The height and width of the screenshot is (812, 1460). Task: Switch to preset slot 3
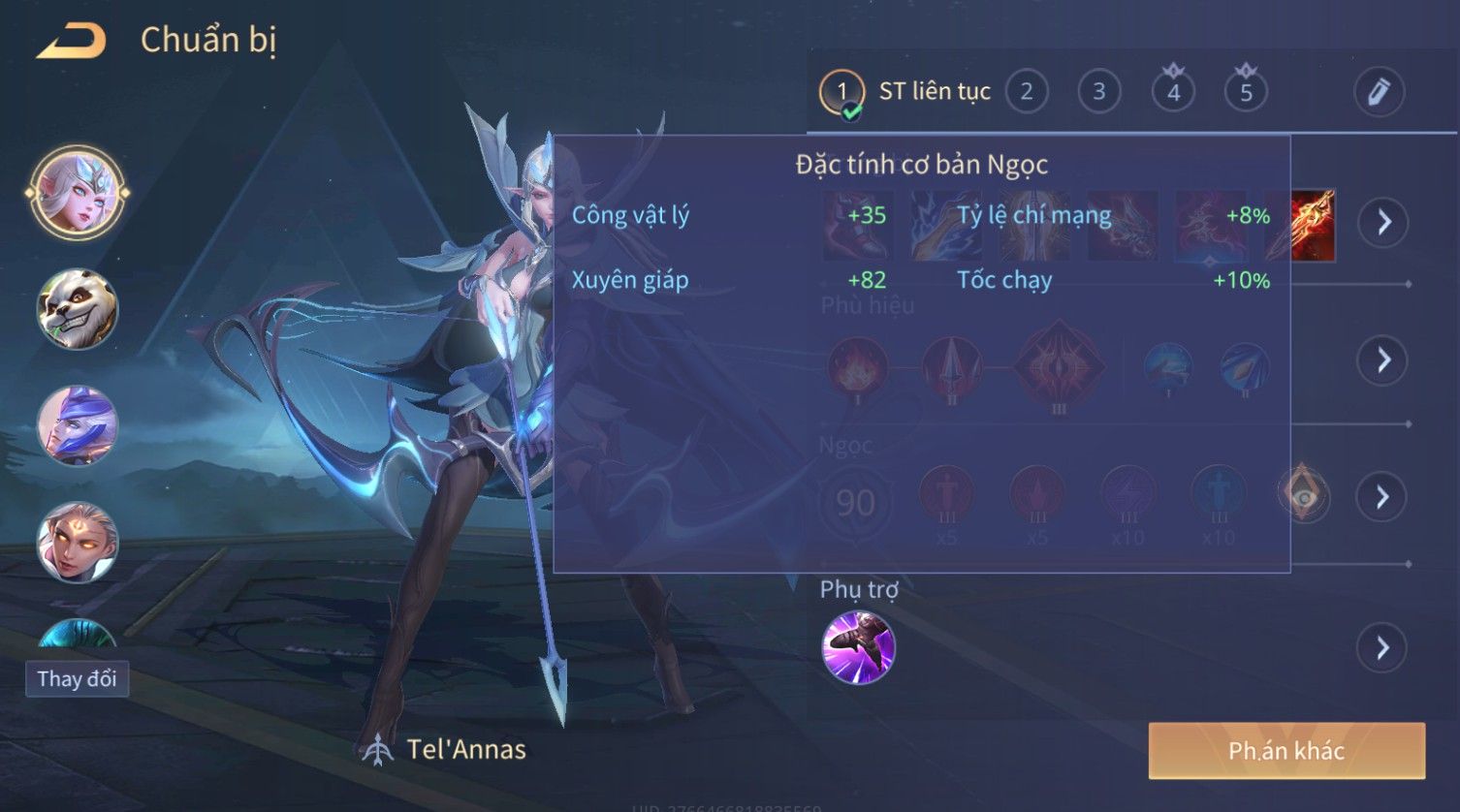point(1098,92)
